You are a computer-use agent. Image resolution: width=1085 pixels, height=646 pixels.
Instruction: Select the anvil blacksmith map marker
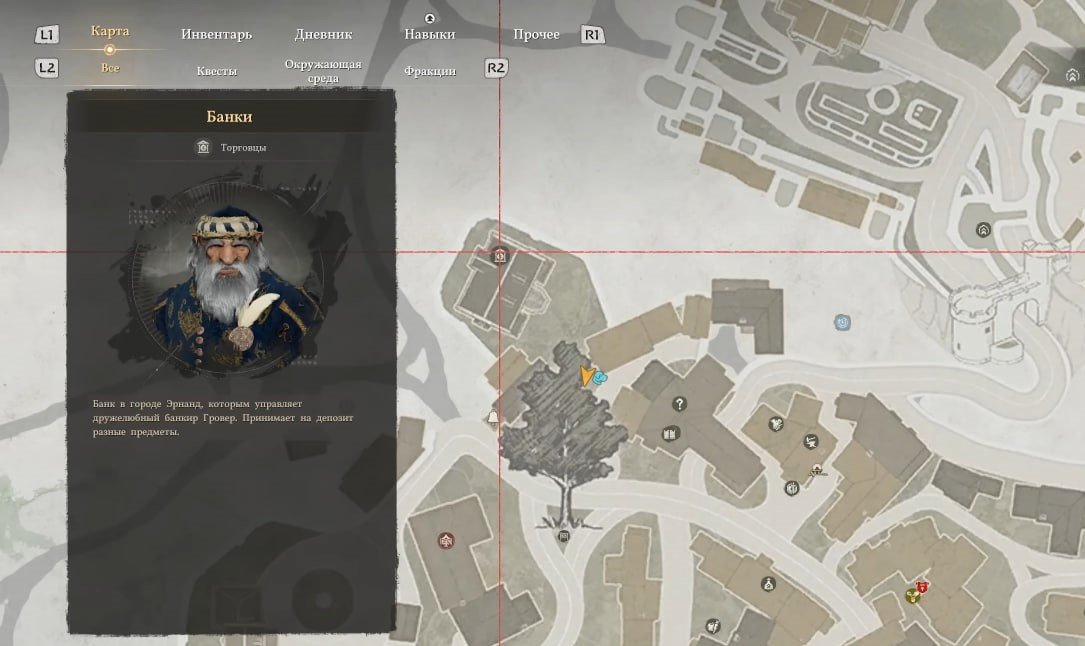pyautogui.click(x=818, y=470)
